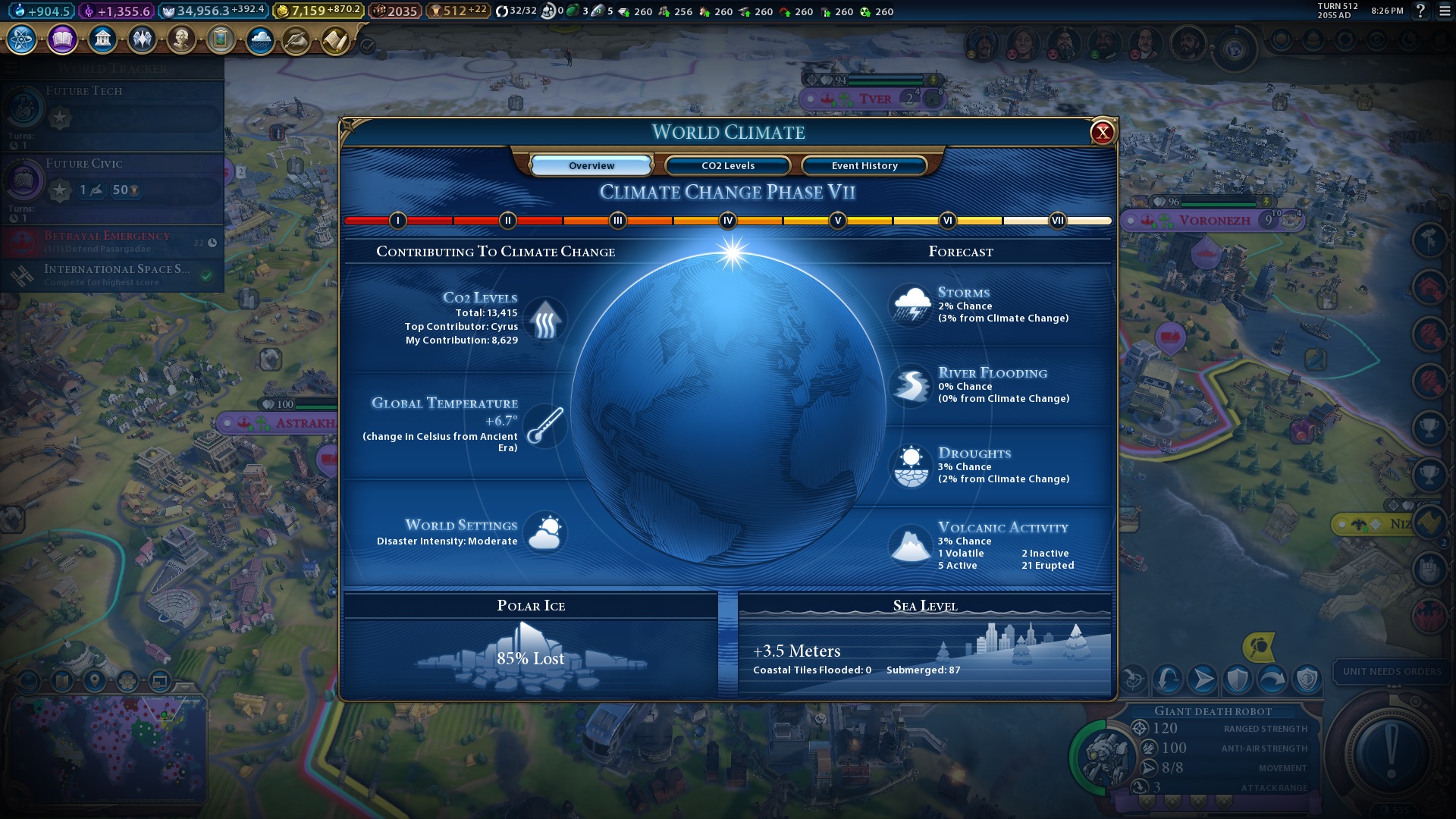Open the Great Works painting icon
Viewport: 1456px width, 819px height.
click(221, 39)
